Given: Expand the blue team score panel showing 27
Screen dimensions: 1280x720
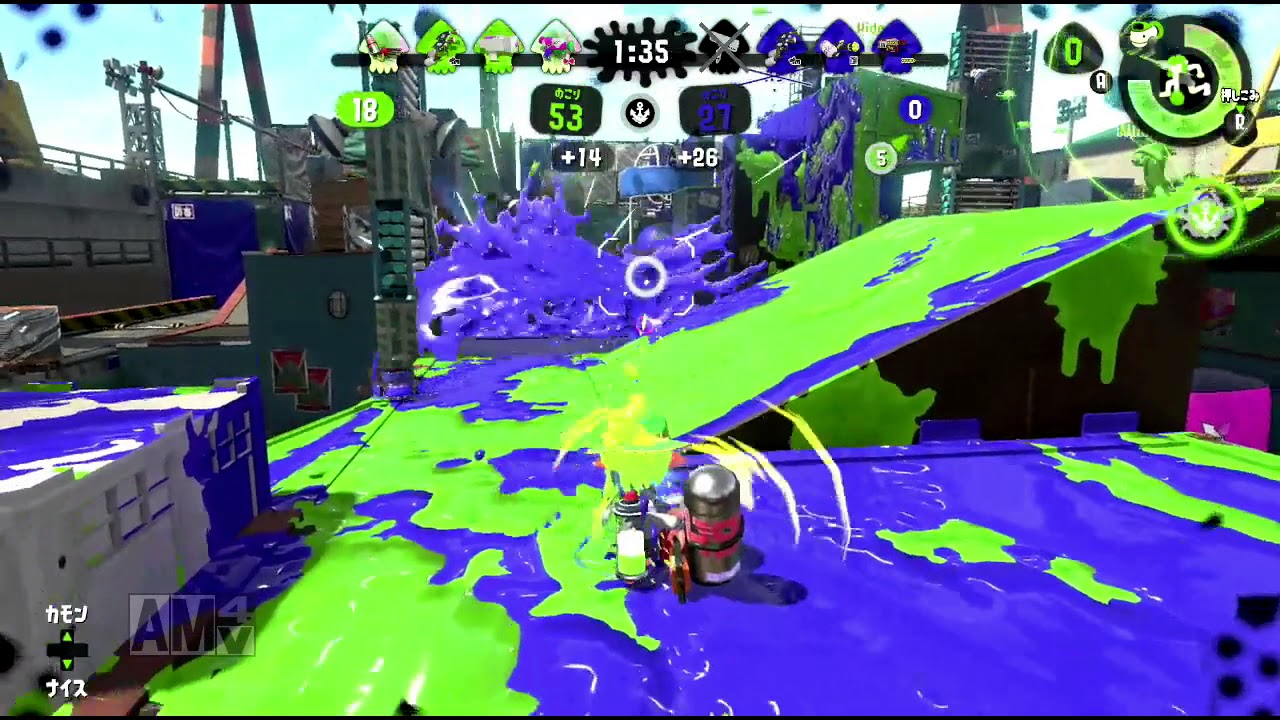Looking at the screenshot, I should click(716, 110).
